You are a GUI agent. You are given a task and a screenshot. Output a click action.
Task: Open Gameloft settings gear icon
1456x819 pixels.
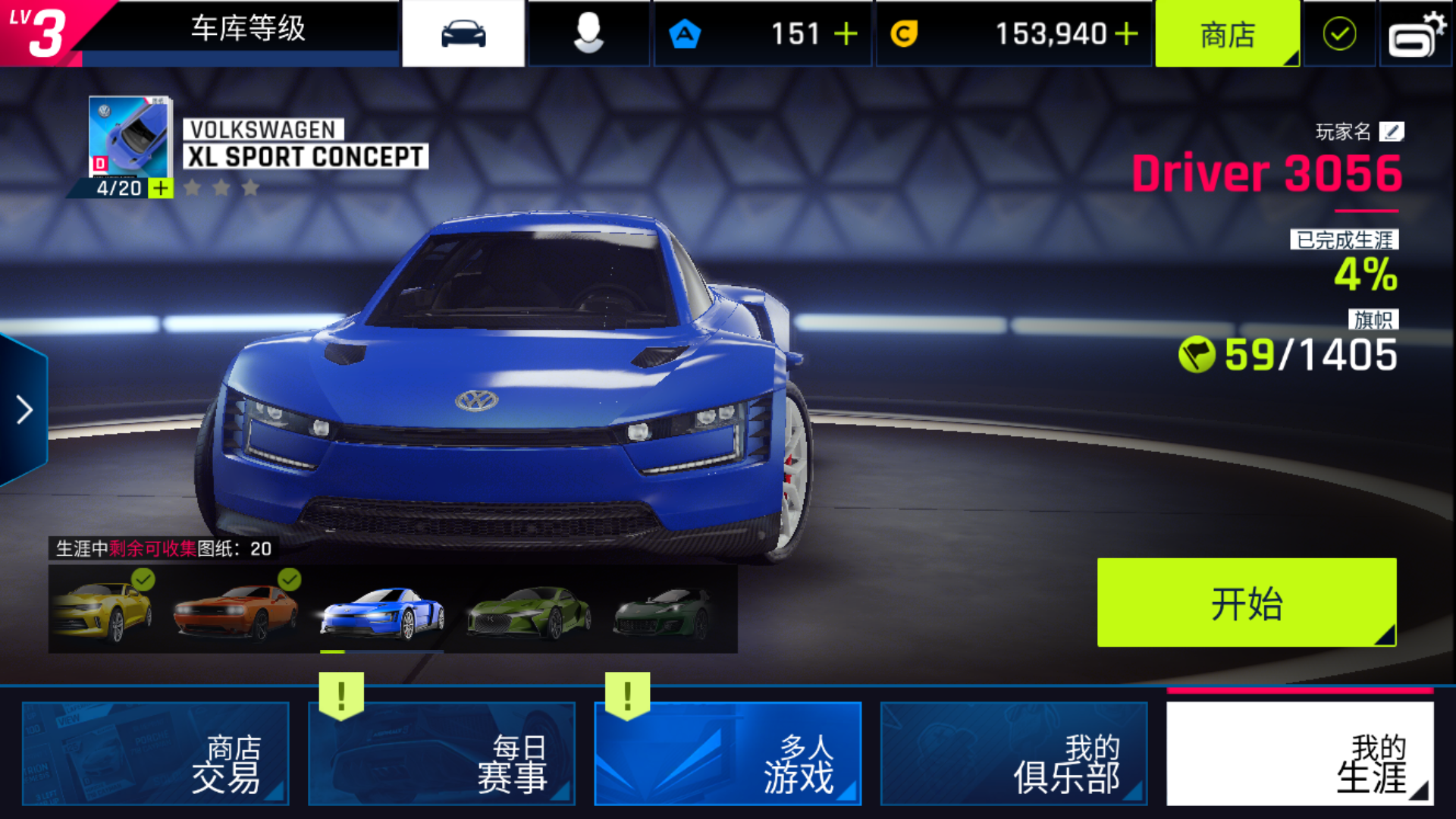pyautogui.click(x=1416, y=34)
